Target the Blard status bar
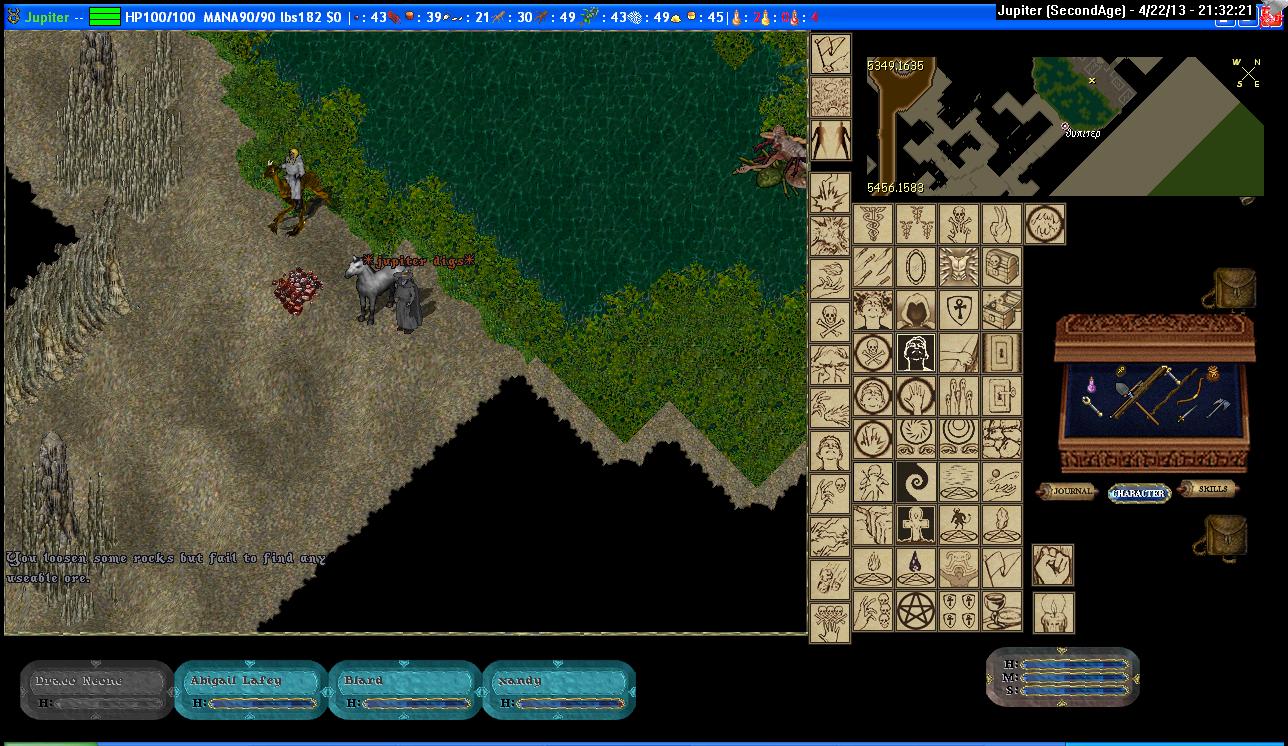Screen dimensions: 1288x746 click(405, 690)
